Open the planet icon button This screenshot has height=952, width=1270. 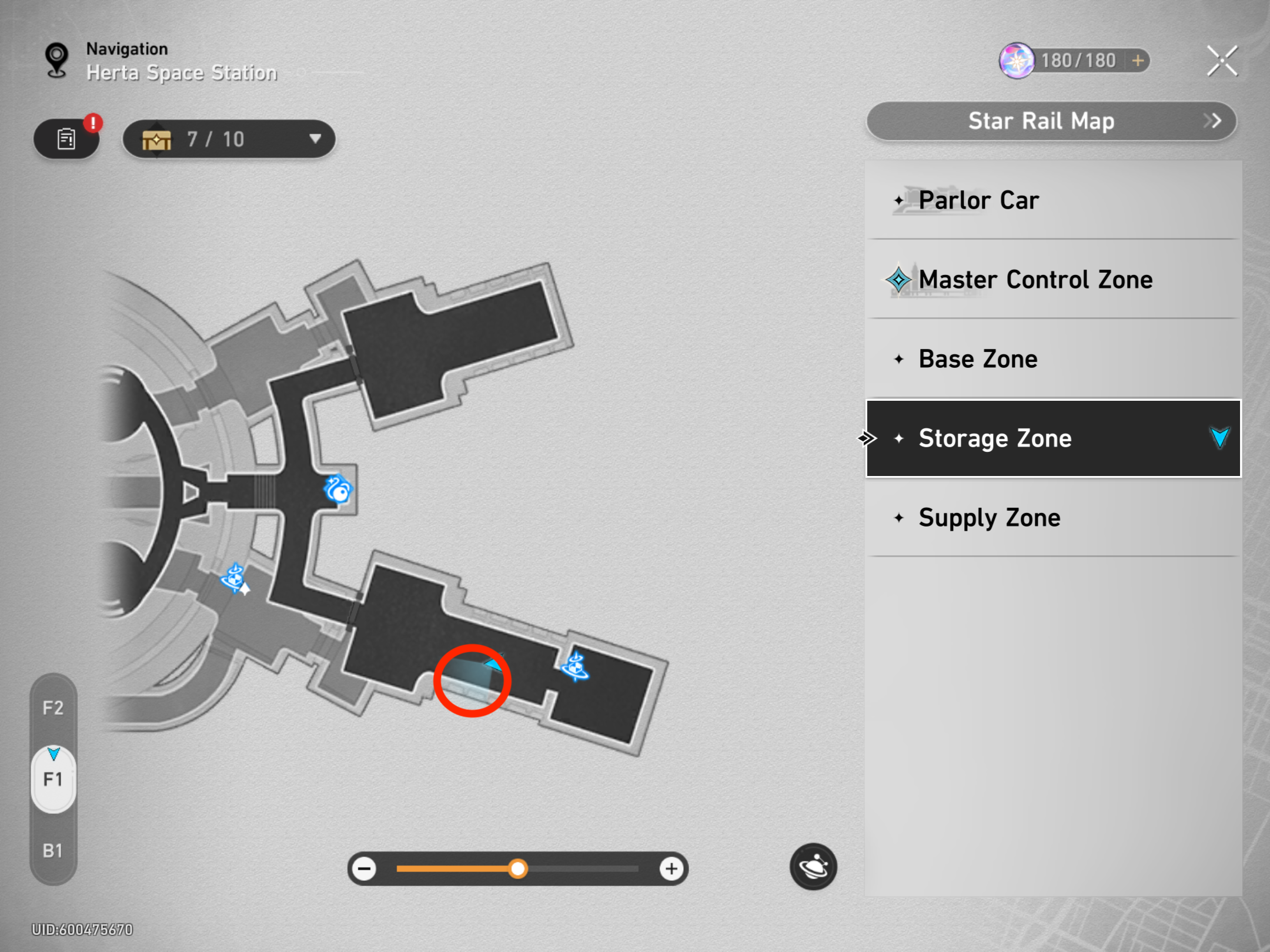click(x=813, y=867)
